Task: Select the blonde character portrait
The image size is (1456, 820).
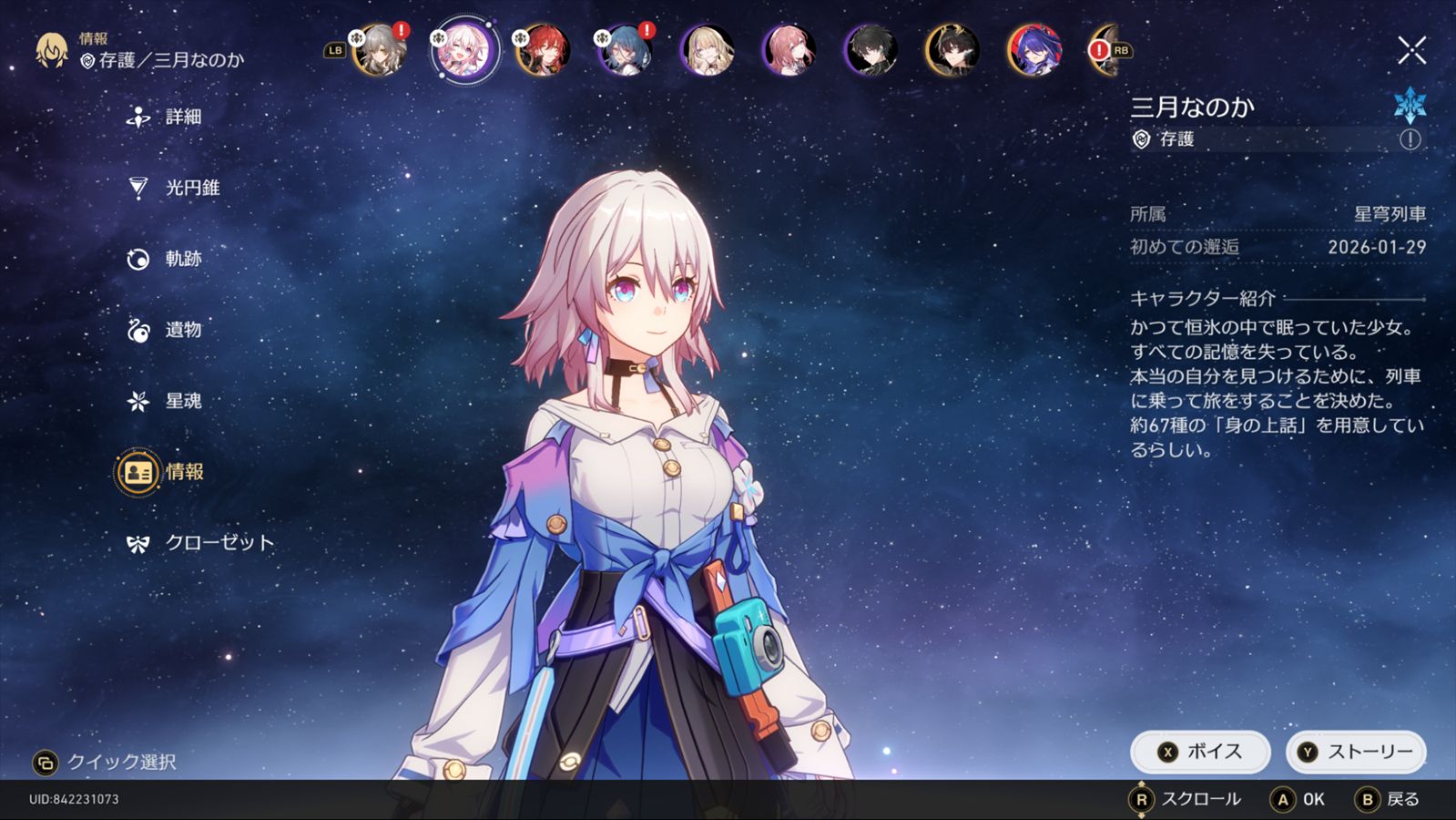Action: tap(707, 50)
